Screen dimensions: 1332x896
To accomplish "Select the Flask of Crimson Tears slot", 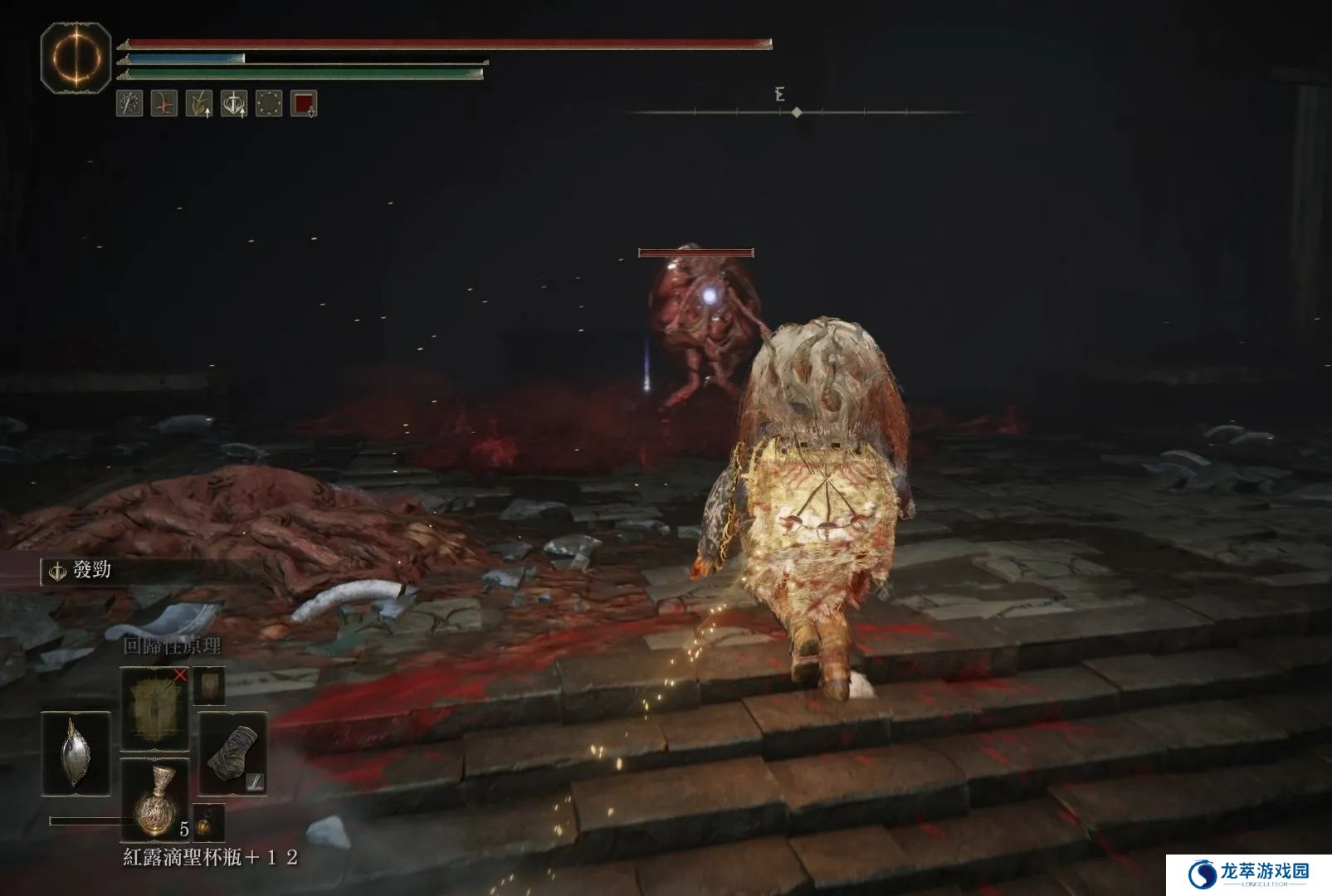I will pyautogui.click(x=154, y=799).
